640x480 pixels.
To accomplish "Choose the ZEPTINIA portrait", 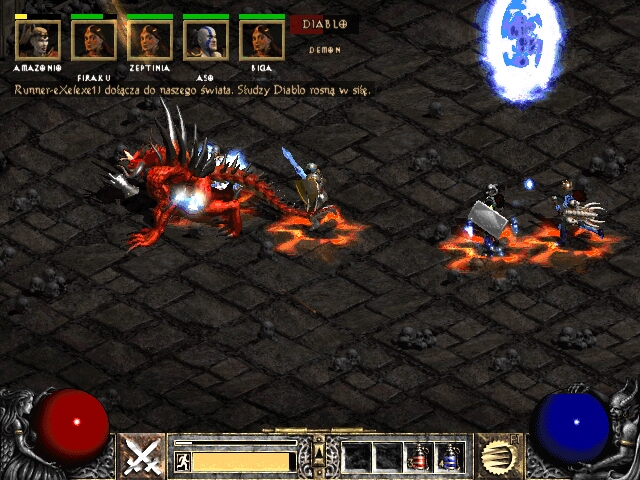I will (149, 40).
